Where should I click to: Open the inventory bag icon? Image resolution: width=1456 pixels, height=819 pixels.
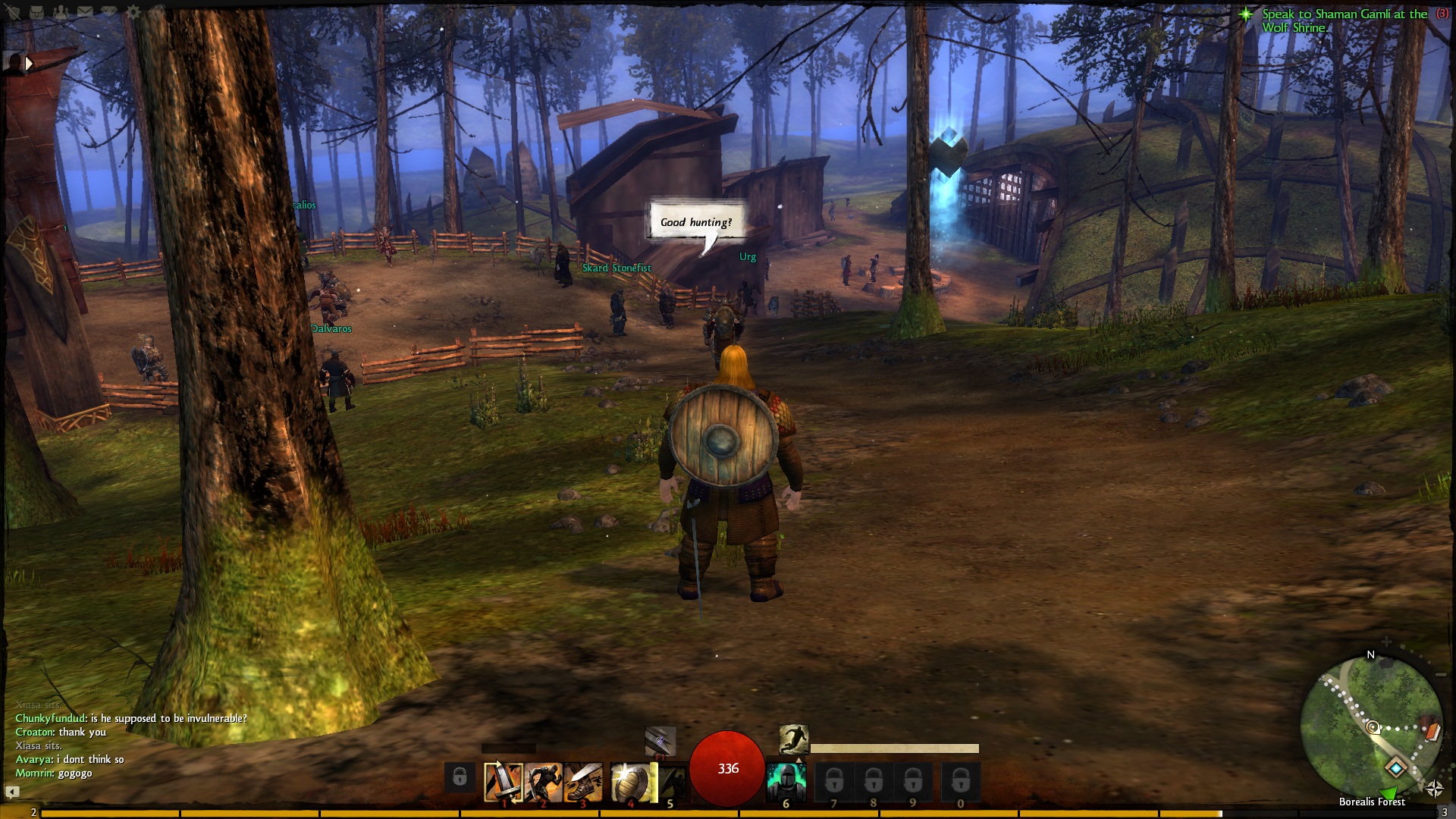coord(36,12)
